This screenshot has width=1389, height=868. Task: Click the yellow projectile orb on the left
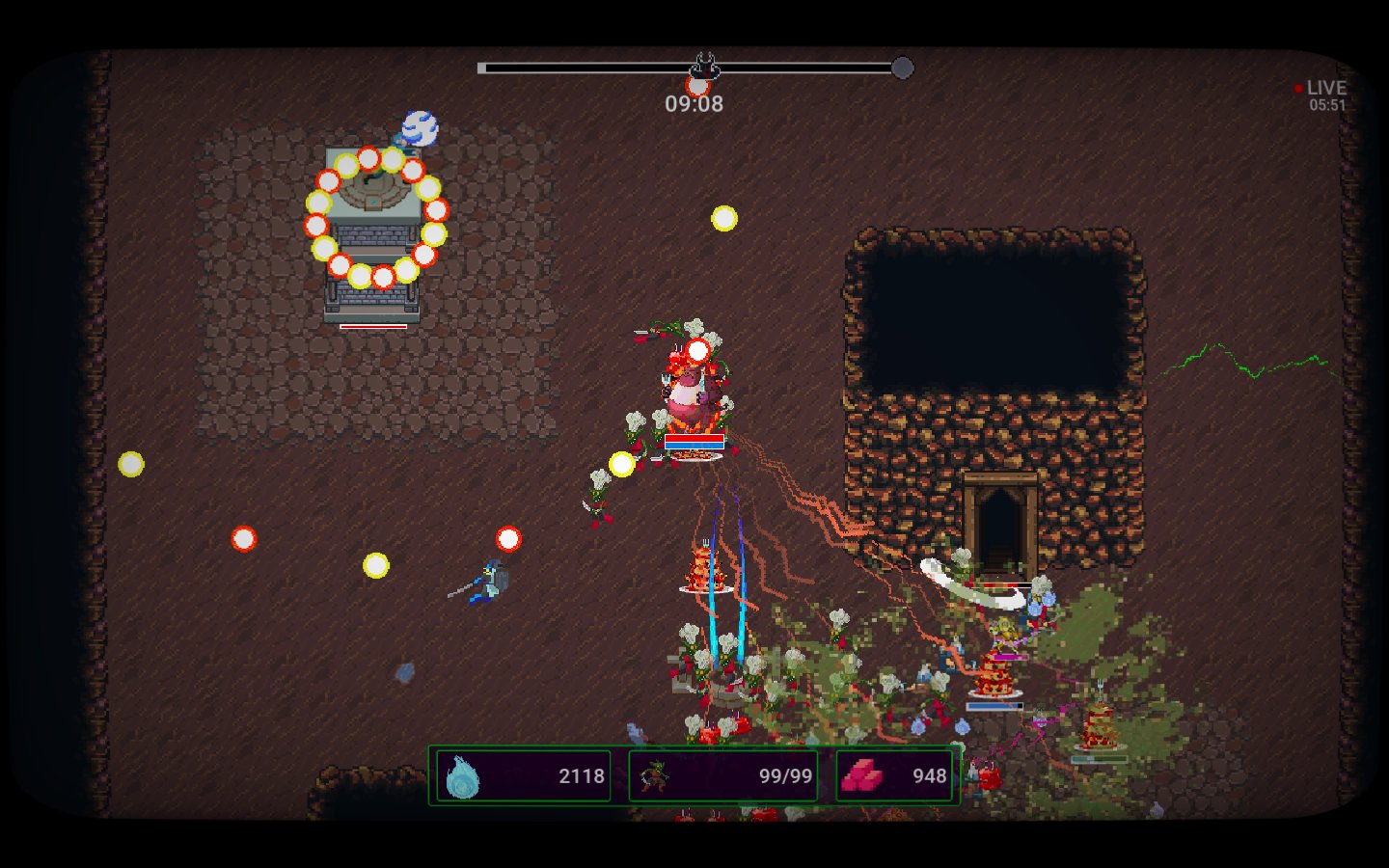pyautogui.click(x=131, y=464)
